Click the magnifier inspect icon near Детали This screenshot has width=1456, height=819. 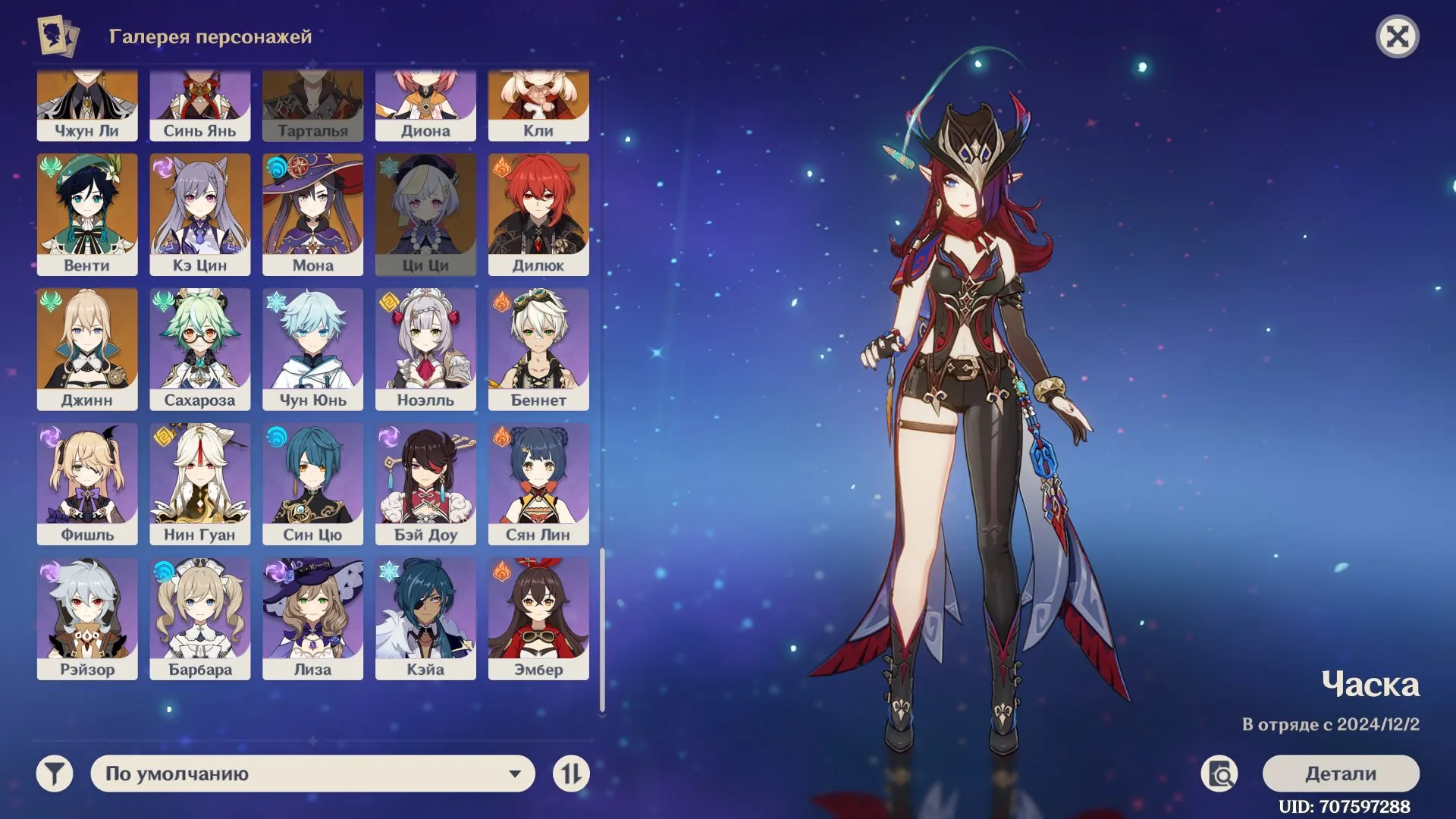point(1218,772)
